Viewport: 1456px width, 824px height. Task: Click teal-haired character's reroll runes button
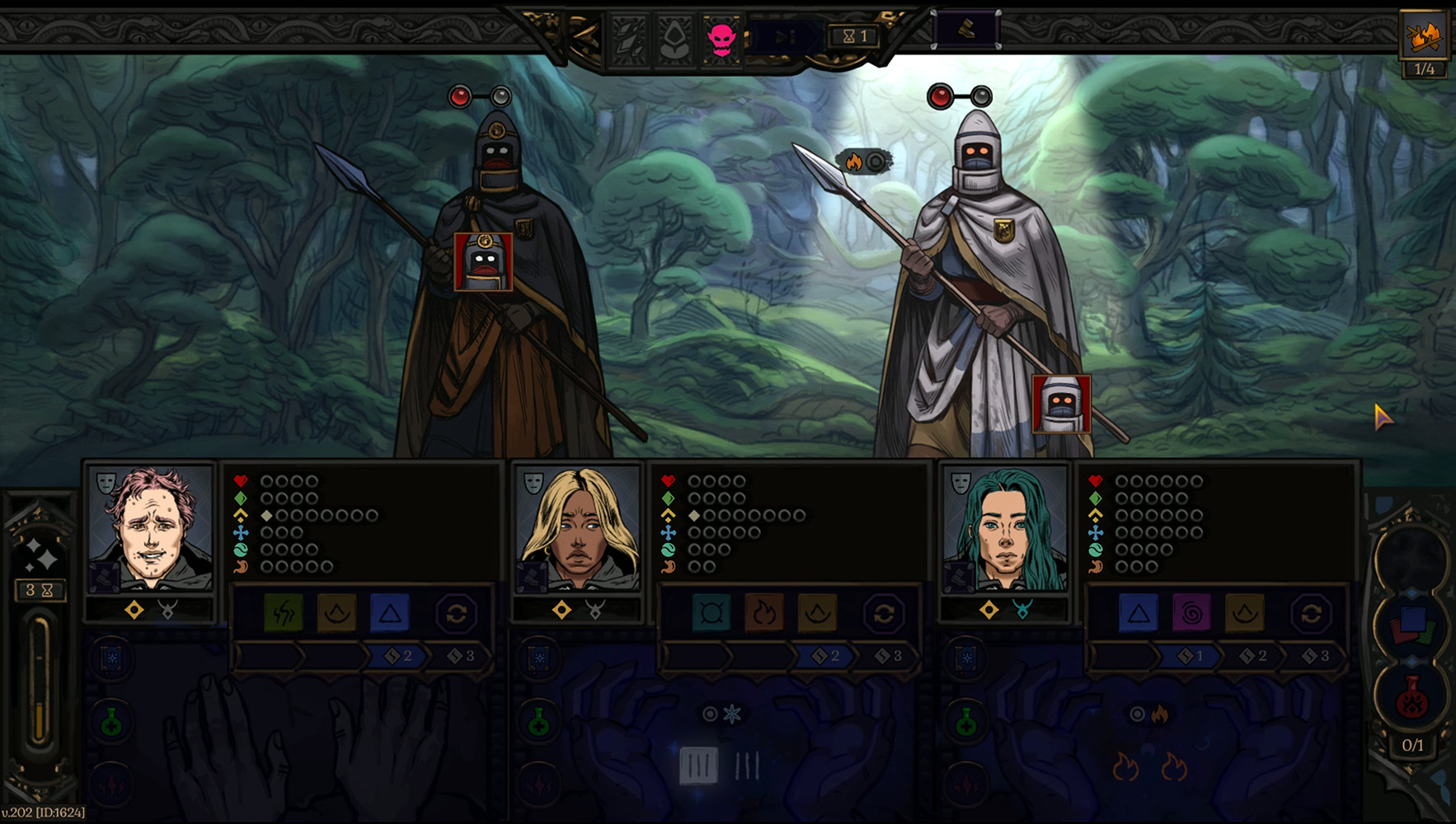point(1311,614)
